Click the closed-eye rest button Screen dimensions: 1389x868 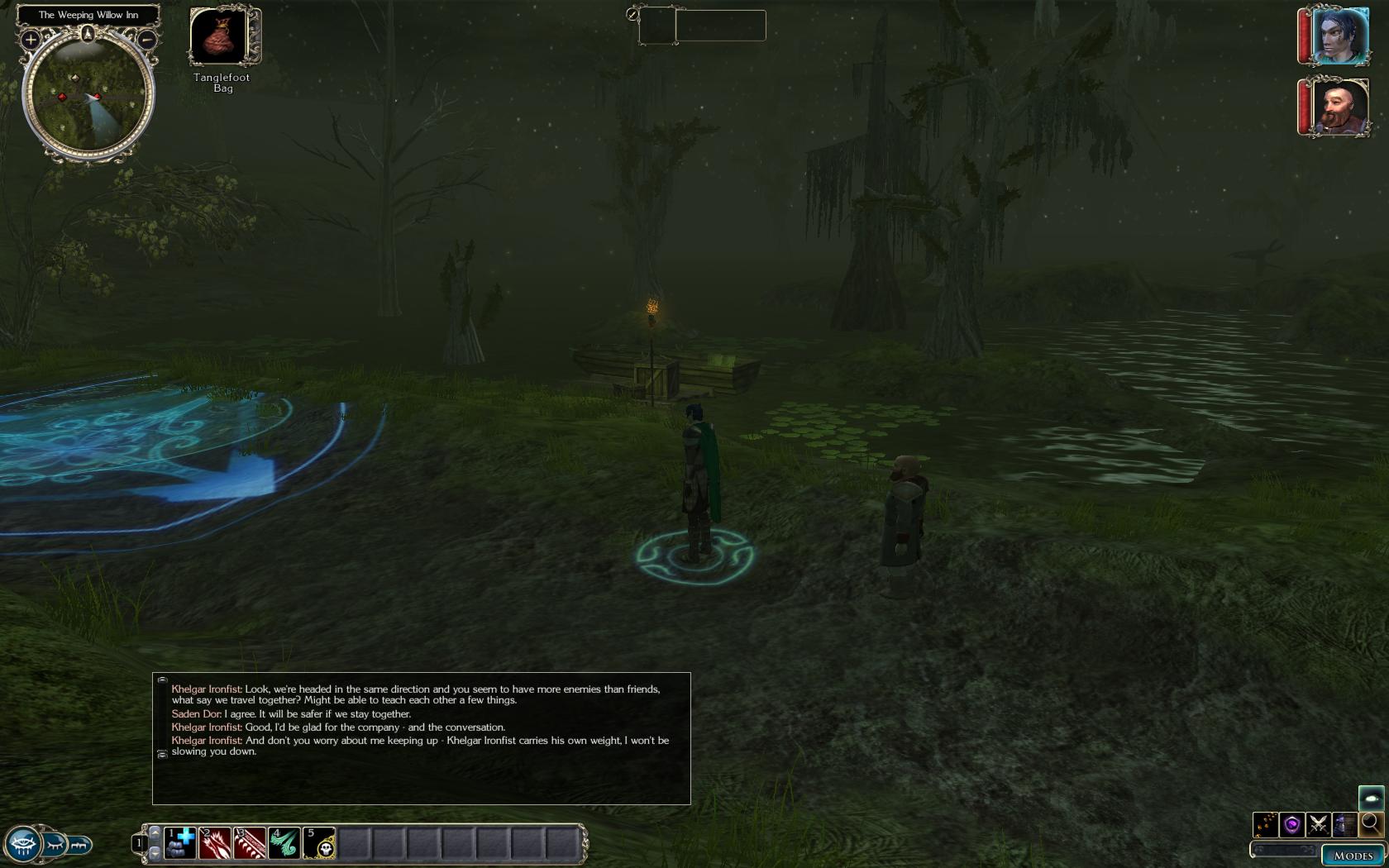[x=55, y=845]
